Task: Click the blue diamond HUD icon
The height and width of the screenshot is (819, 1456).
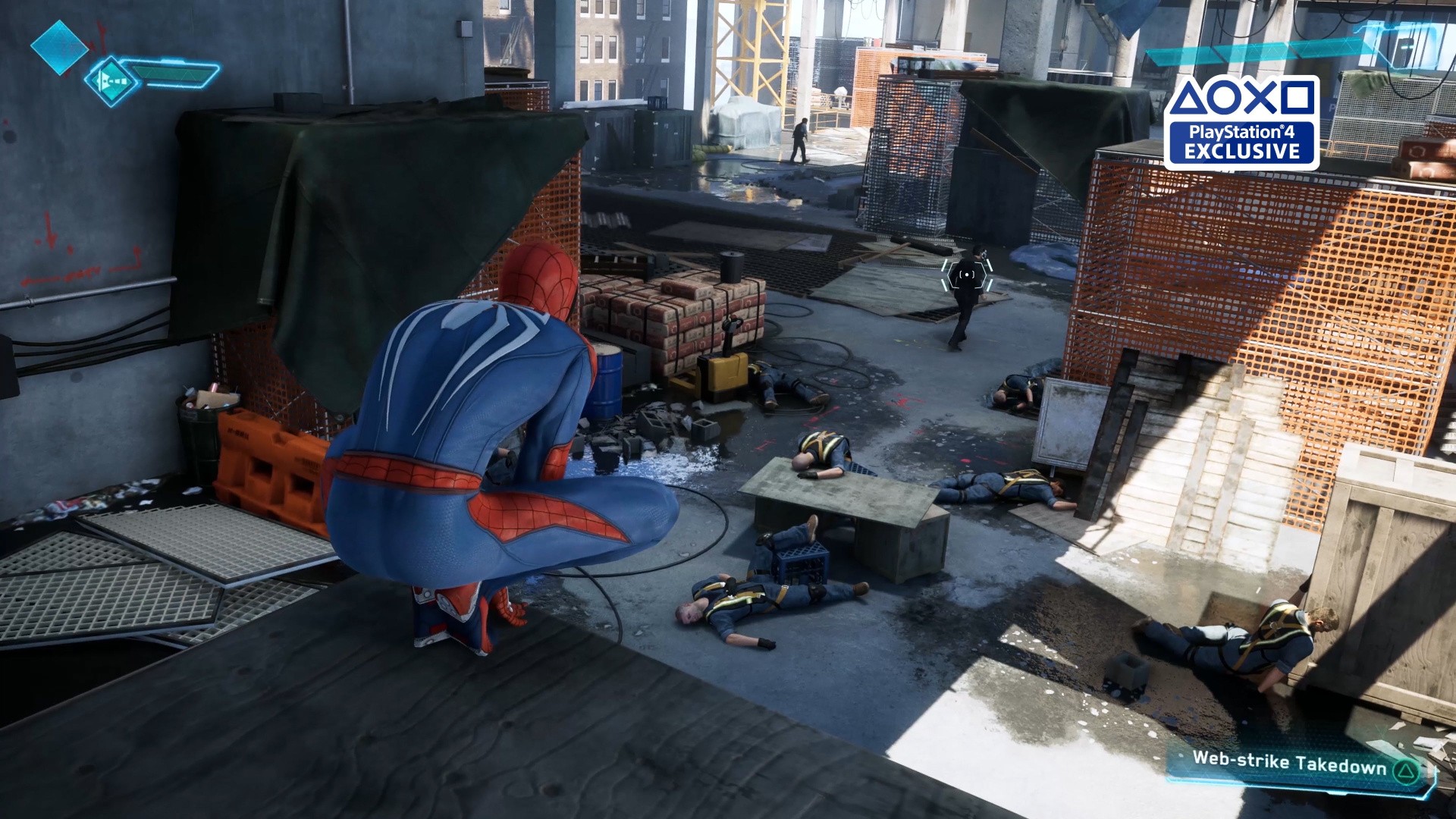Action: pos(58,47)
